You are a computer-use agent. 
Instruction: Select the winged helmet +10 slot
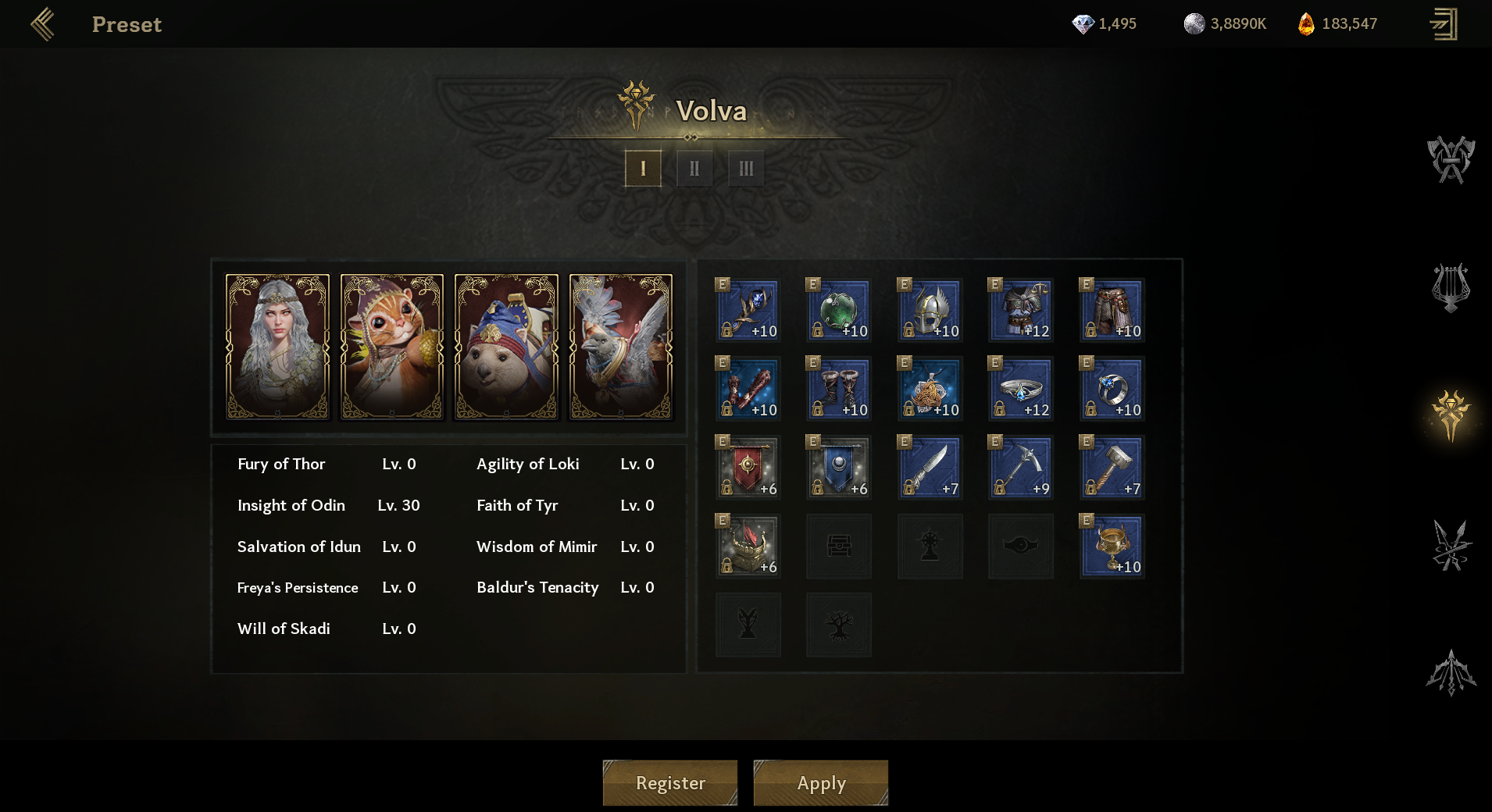(930, 311)
